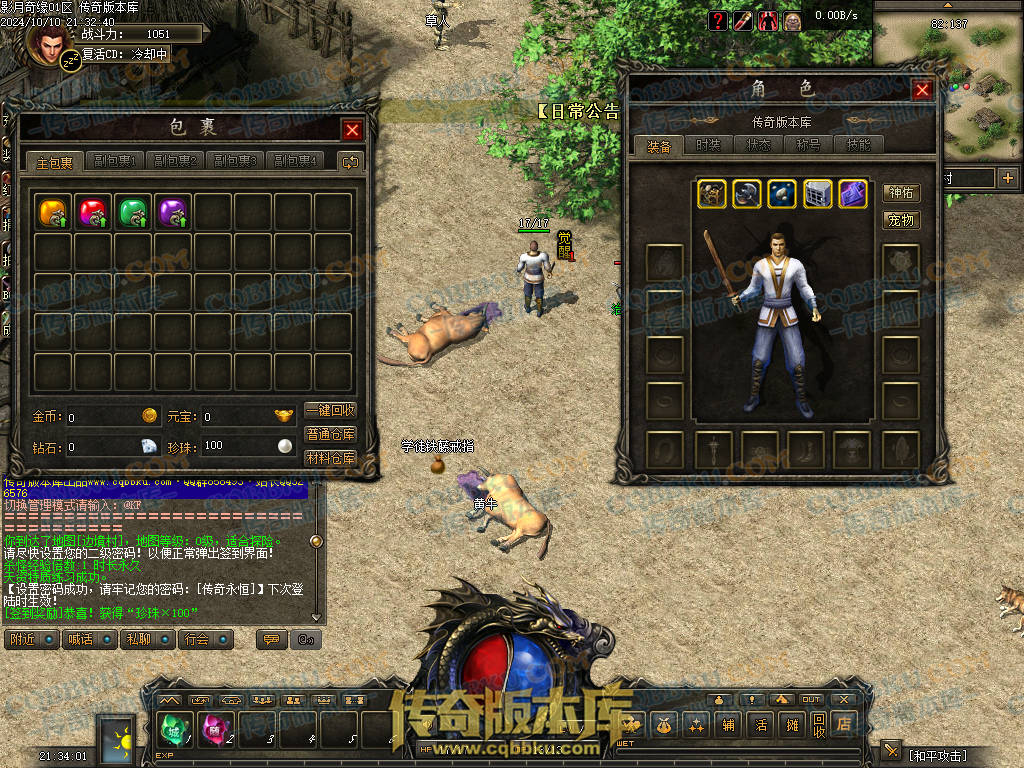Screen dimensions: 1024x768
Task: Choose the purple gem item slot
Action: pyautogui.click(x=173, y=212)
